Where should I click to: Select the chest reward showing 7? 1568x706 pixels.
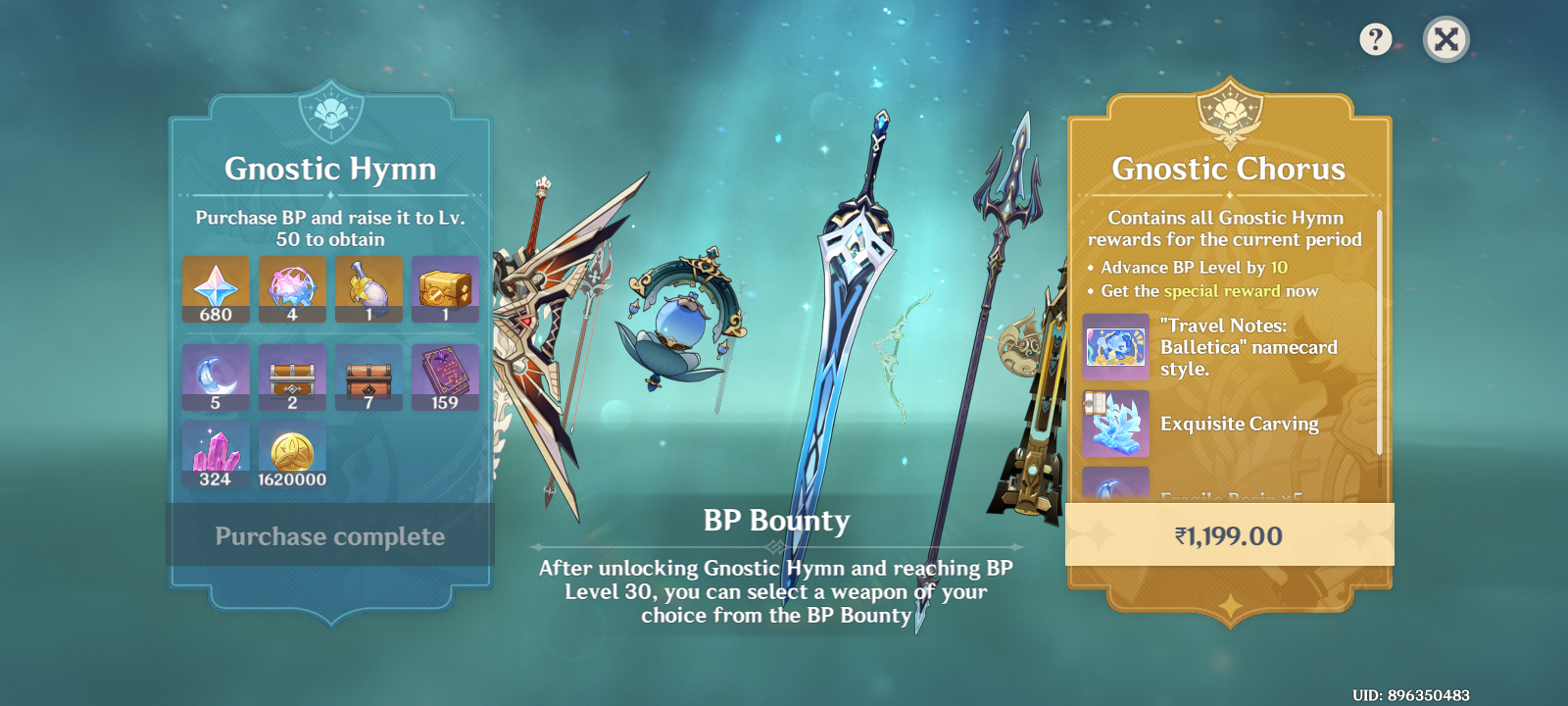pos(368,377)
